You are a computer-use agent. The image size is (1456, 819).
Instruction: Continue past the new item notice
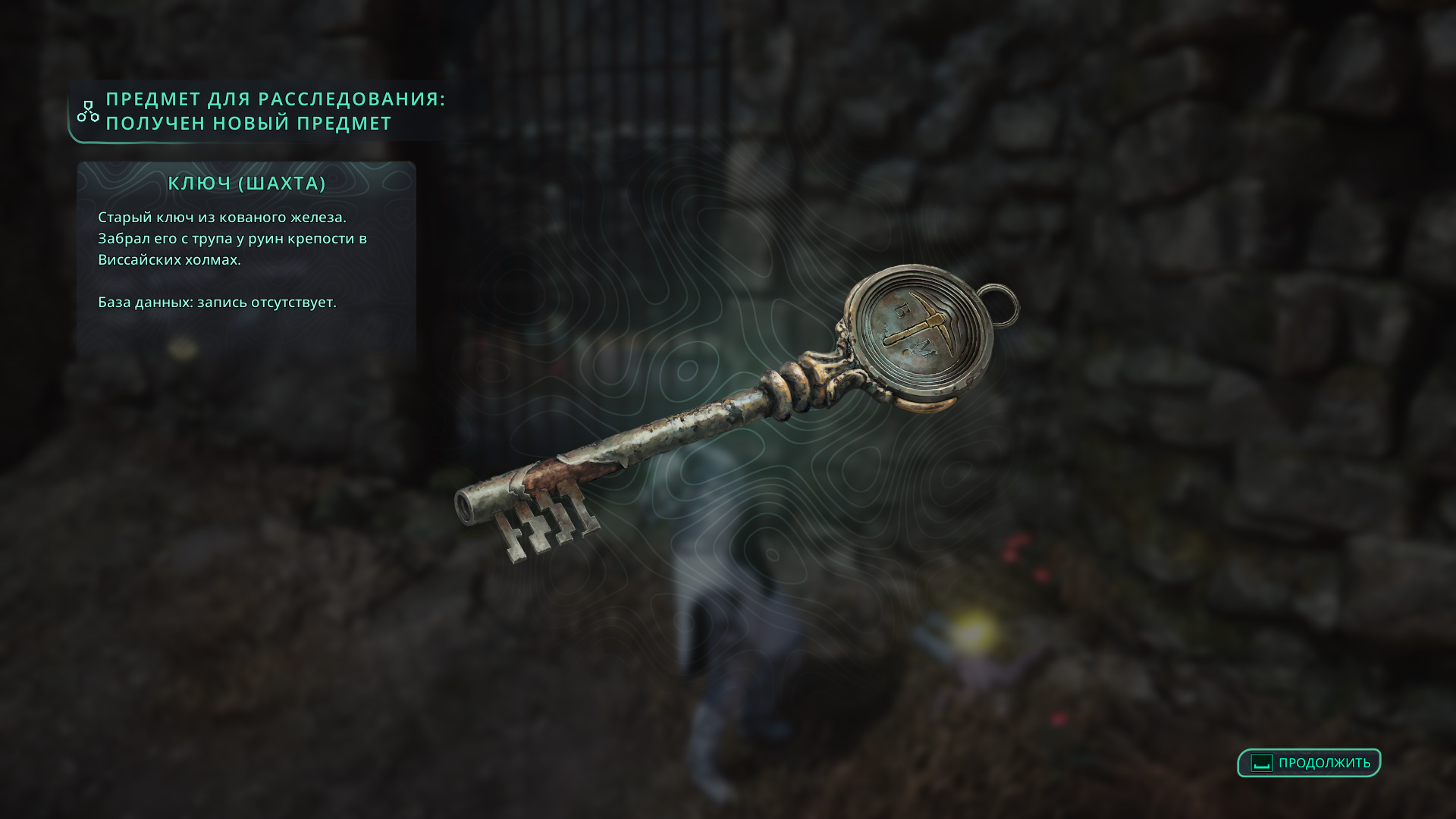coord(1309,763)
